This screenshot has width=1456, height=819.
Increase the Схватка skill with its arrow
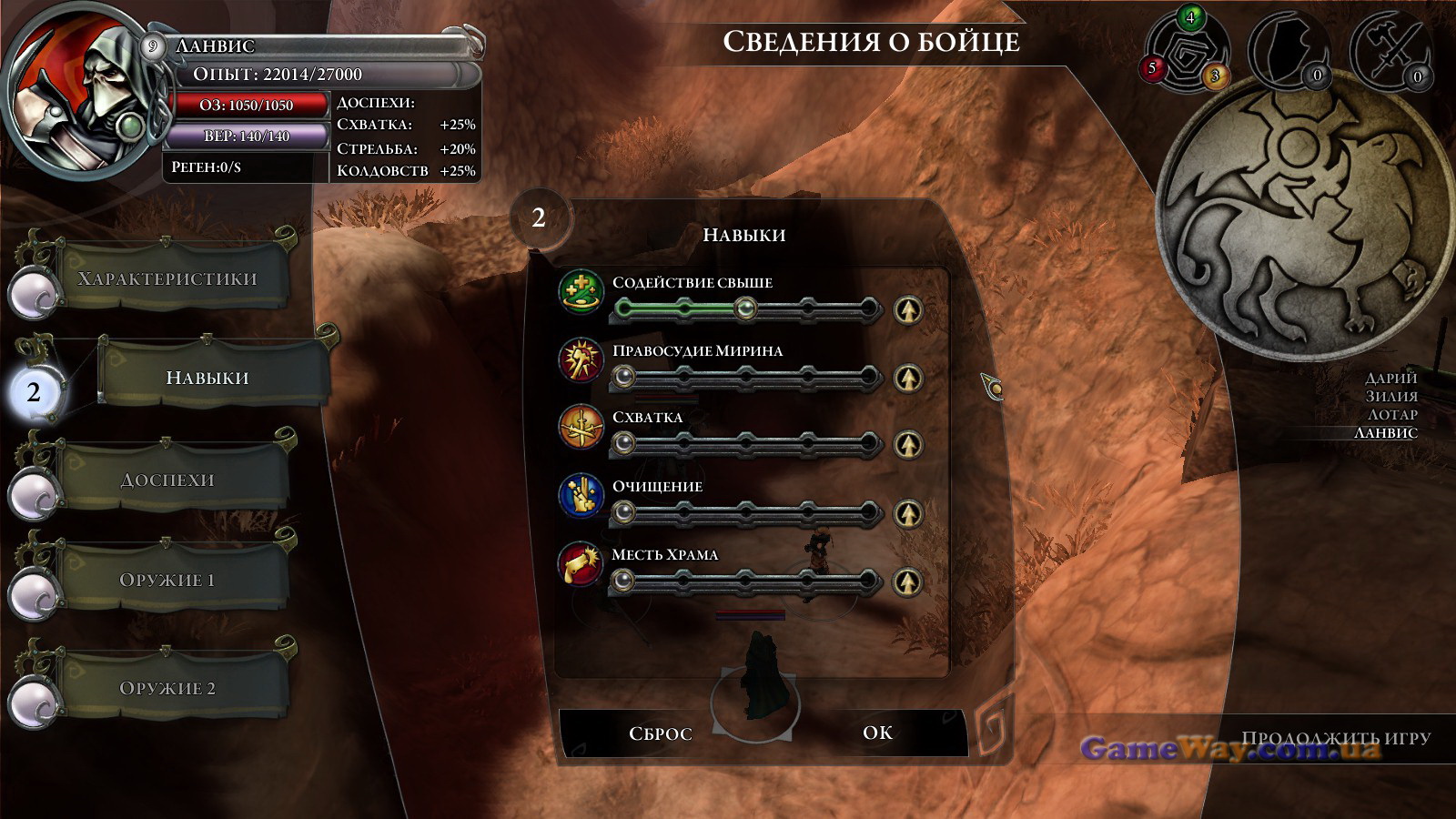point(907,445)
